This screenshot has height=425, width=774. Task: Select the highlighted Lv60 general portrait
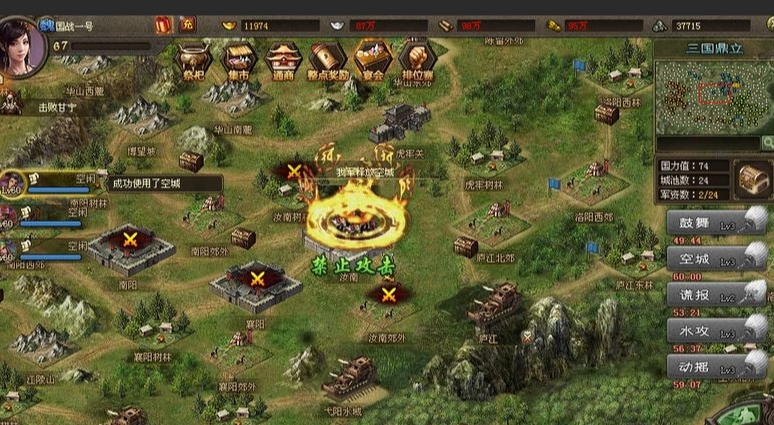[12, 184]
